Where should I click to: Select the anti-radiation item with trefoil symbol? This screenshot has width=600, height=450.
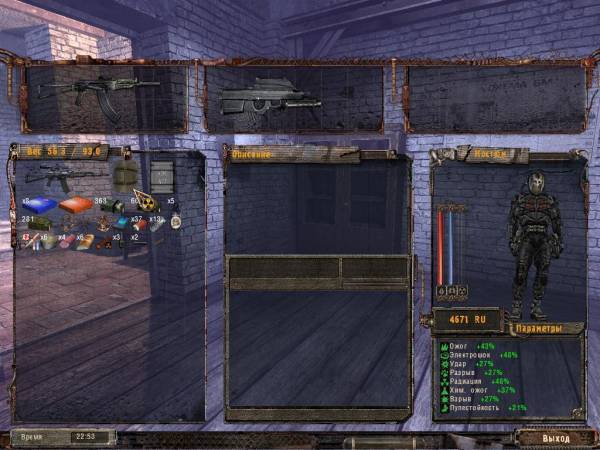pyautogui.click(x=147, y=202)
